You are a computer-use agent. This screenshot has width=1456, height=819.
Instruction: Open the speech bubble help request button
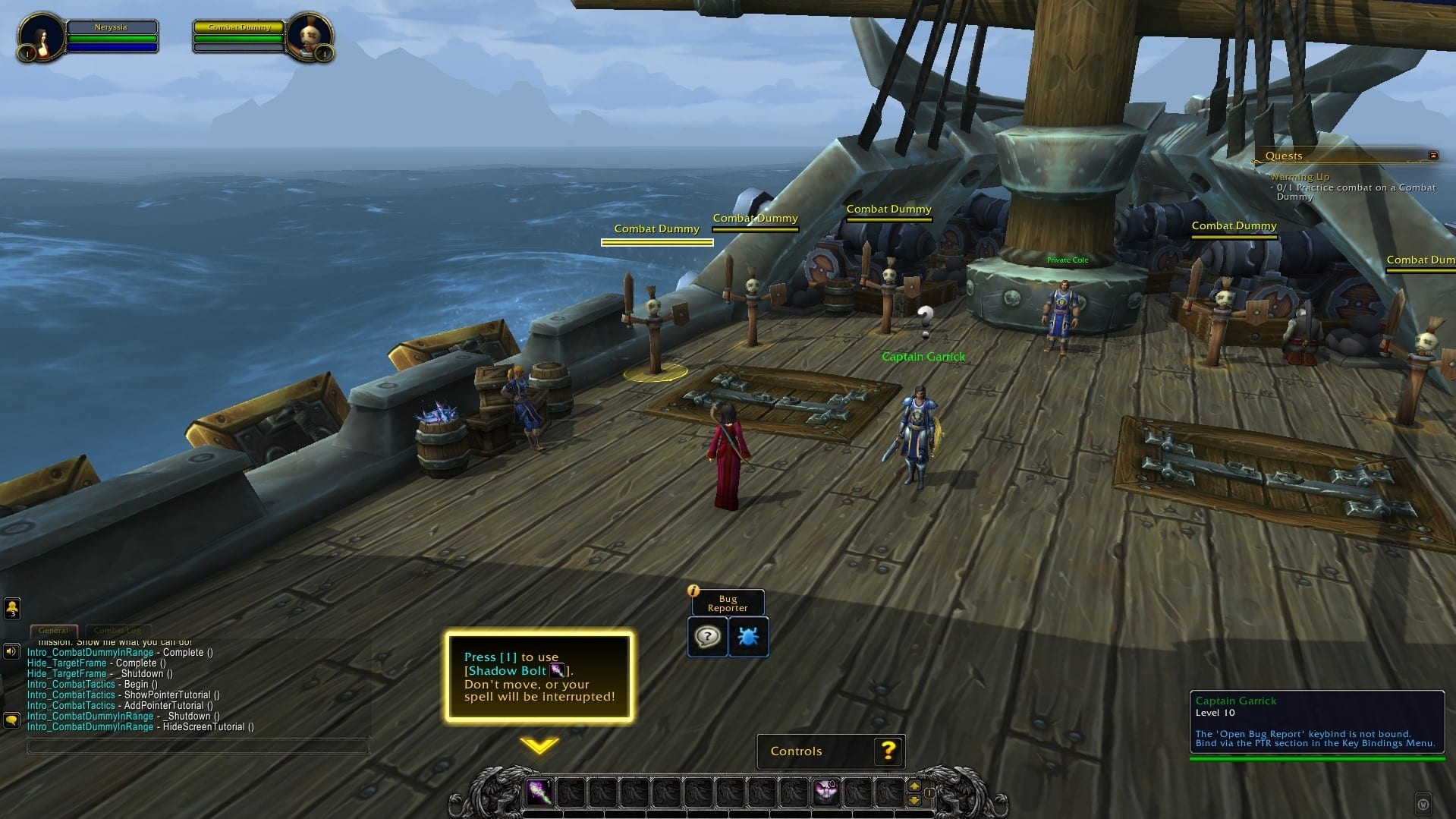pyautogui.click(x=707, y=636)
